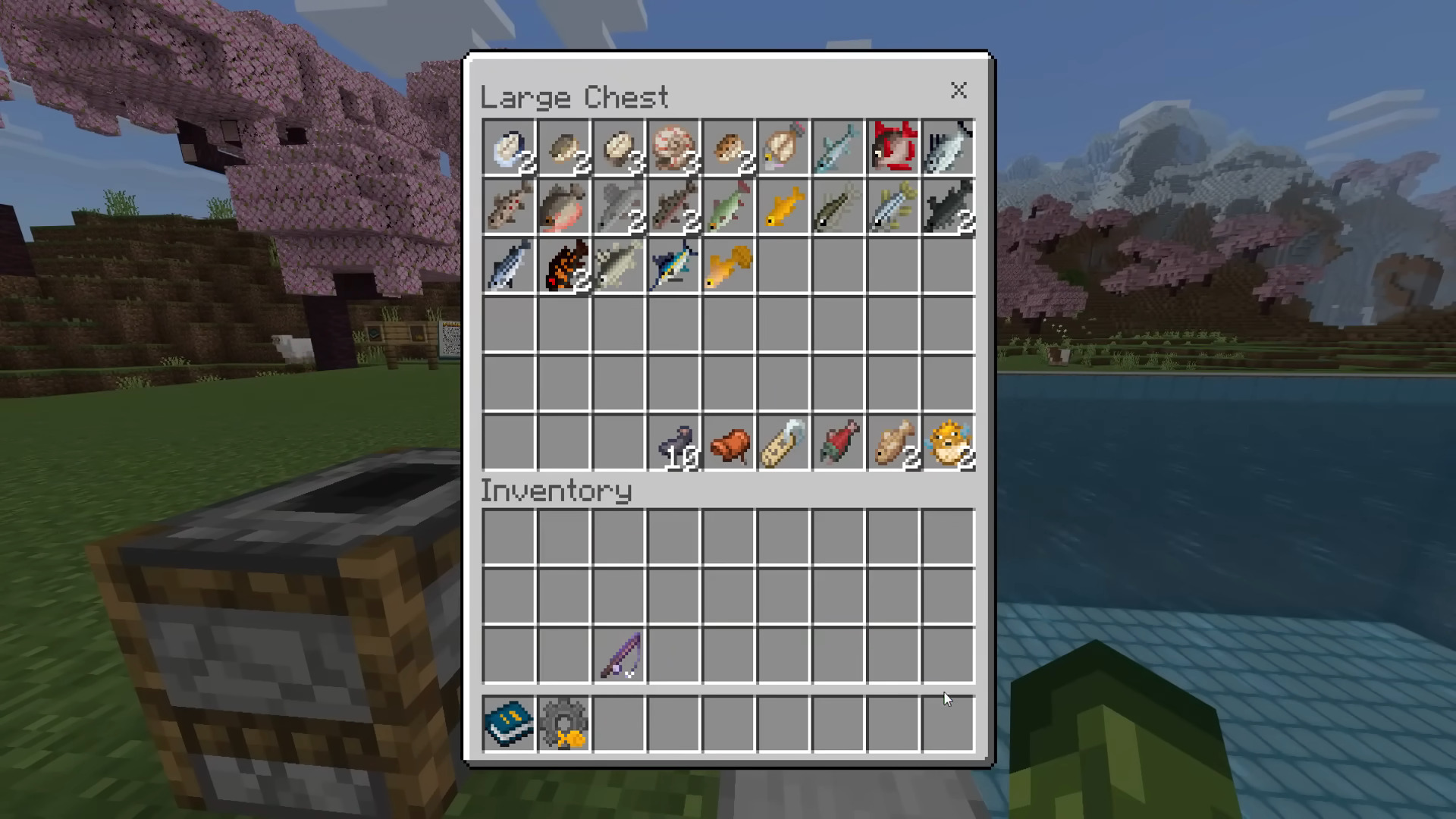Pick up the spiral nautilus shell stack
The height and width of the screenshot is (819, 1456).
(x=673, y=146)
